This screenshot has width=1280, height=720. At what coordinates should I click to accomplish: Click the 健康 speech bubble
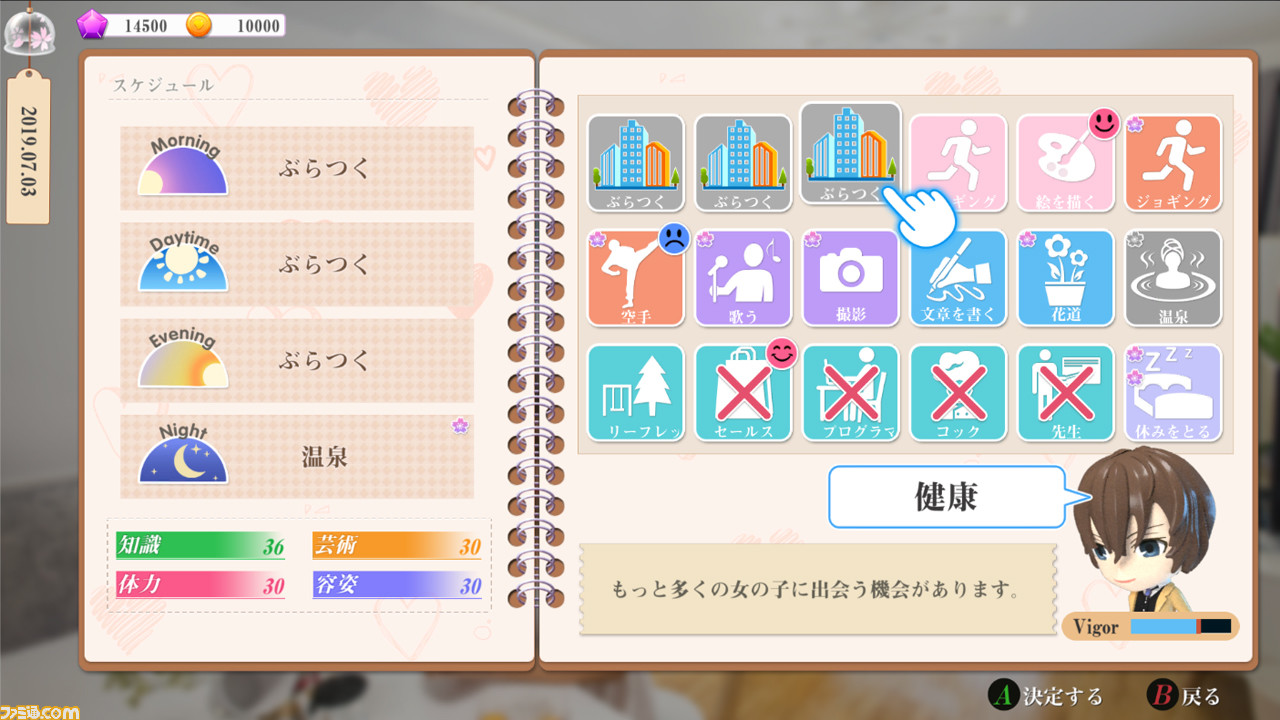(x=946, y=497)
